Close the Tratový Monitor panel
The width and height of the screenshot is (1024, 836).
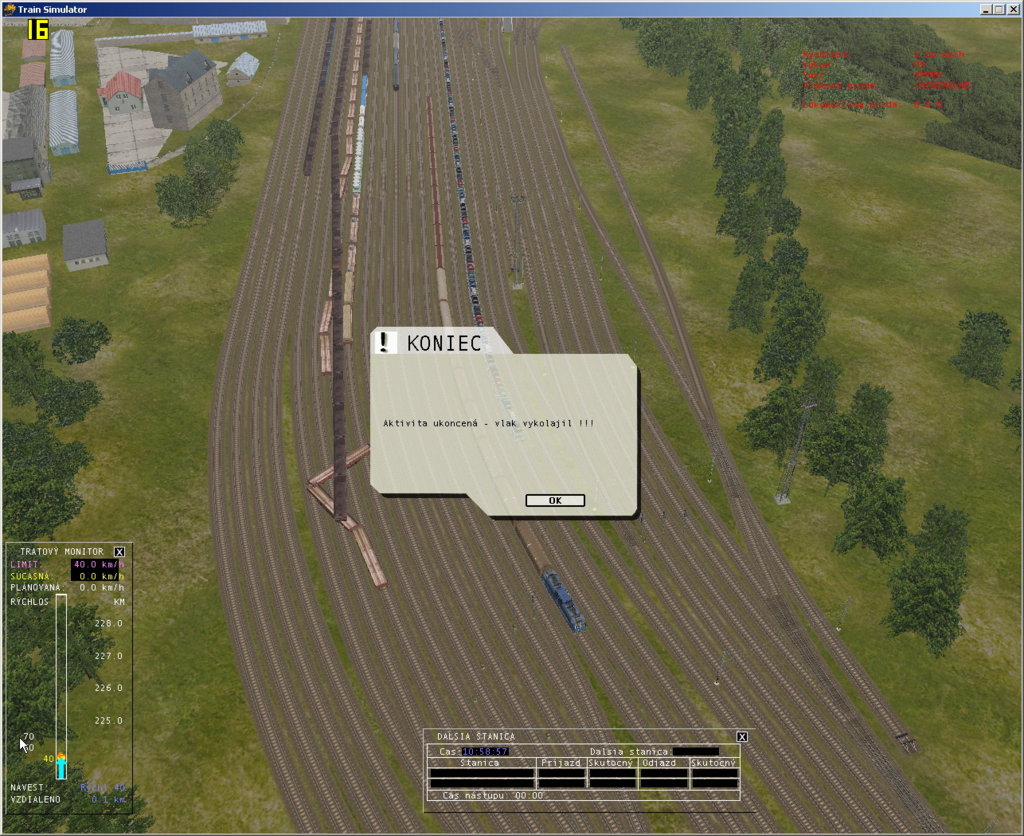tap(120, 551)
